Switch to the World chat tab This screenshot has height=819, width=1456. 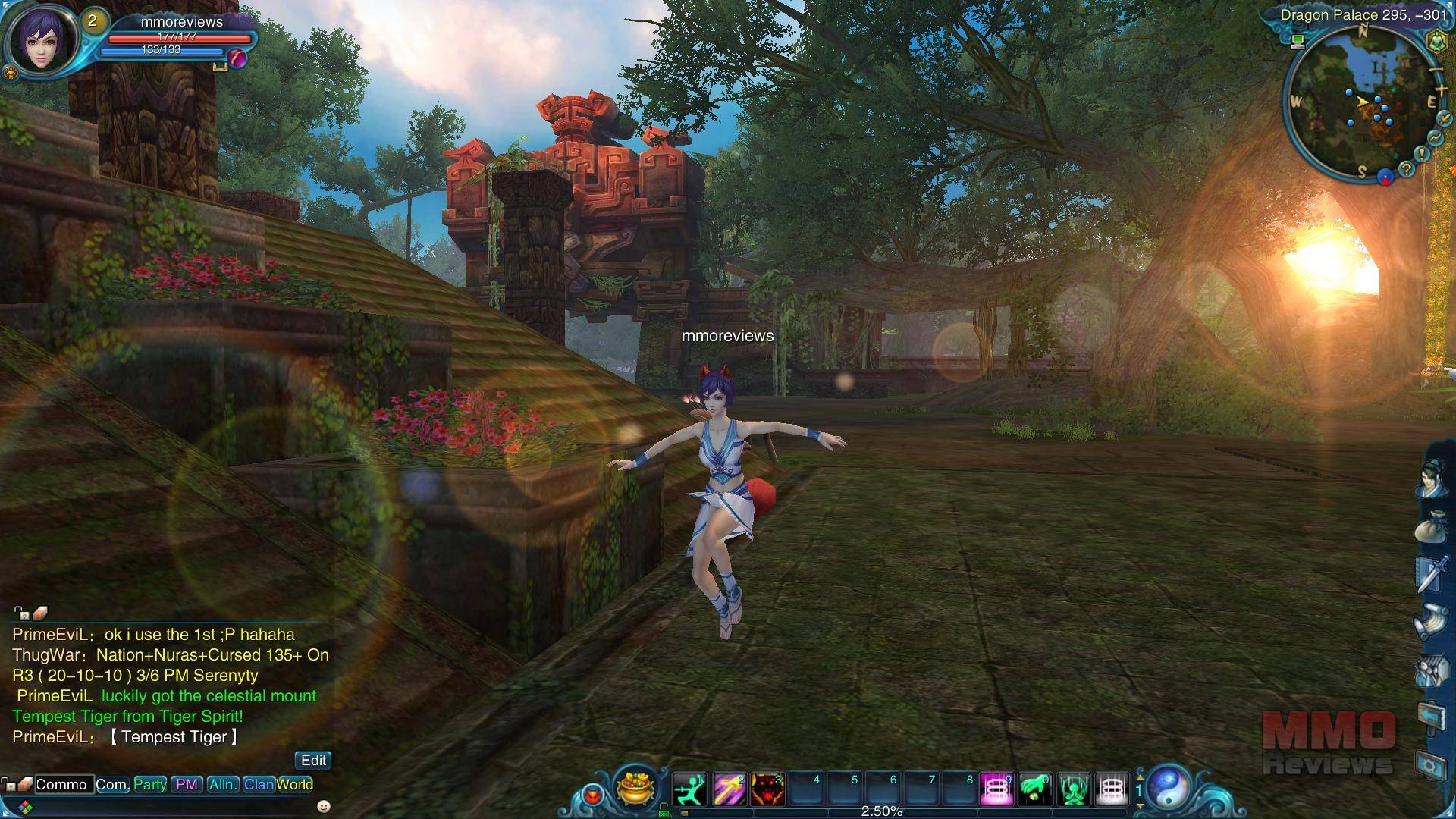click(x=295, y=784)
